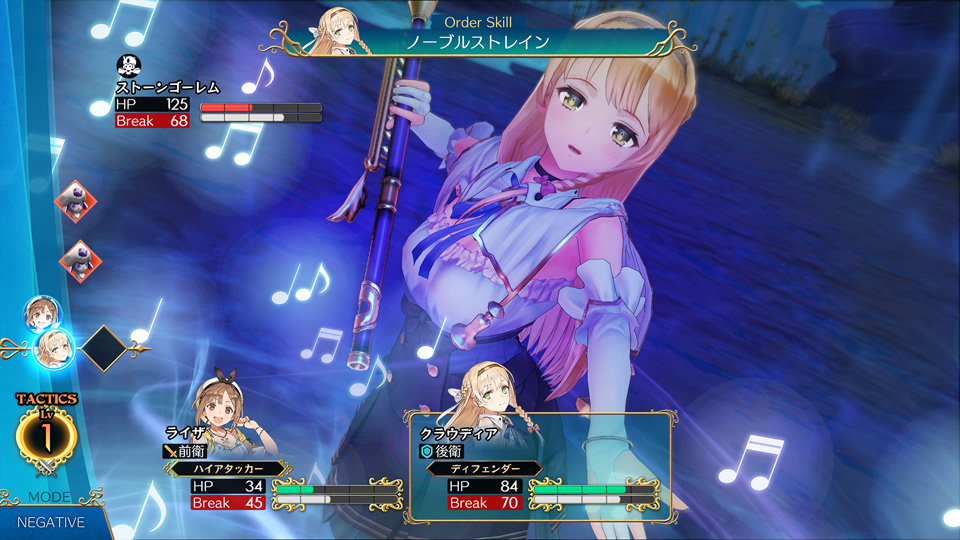The height and width of the screenshot is (540, 960).
Task: Select Klaudia's party status panel
Action: coord(539,468)
